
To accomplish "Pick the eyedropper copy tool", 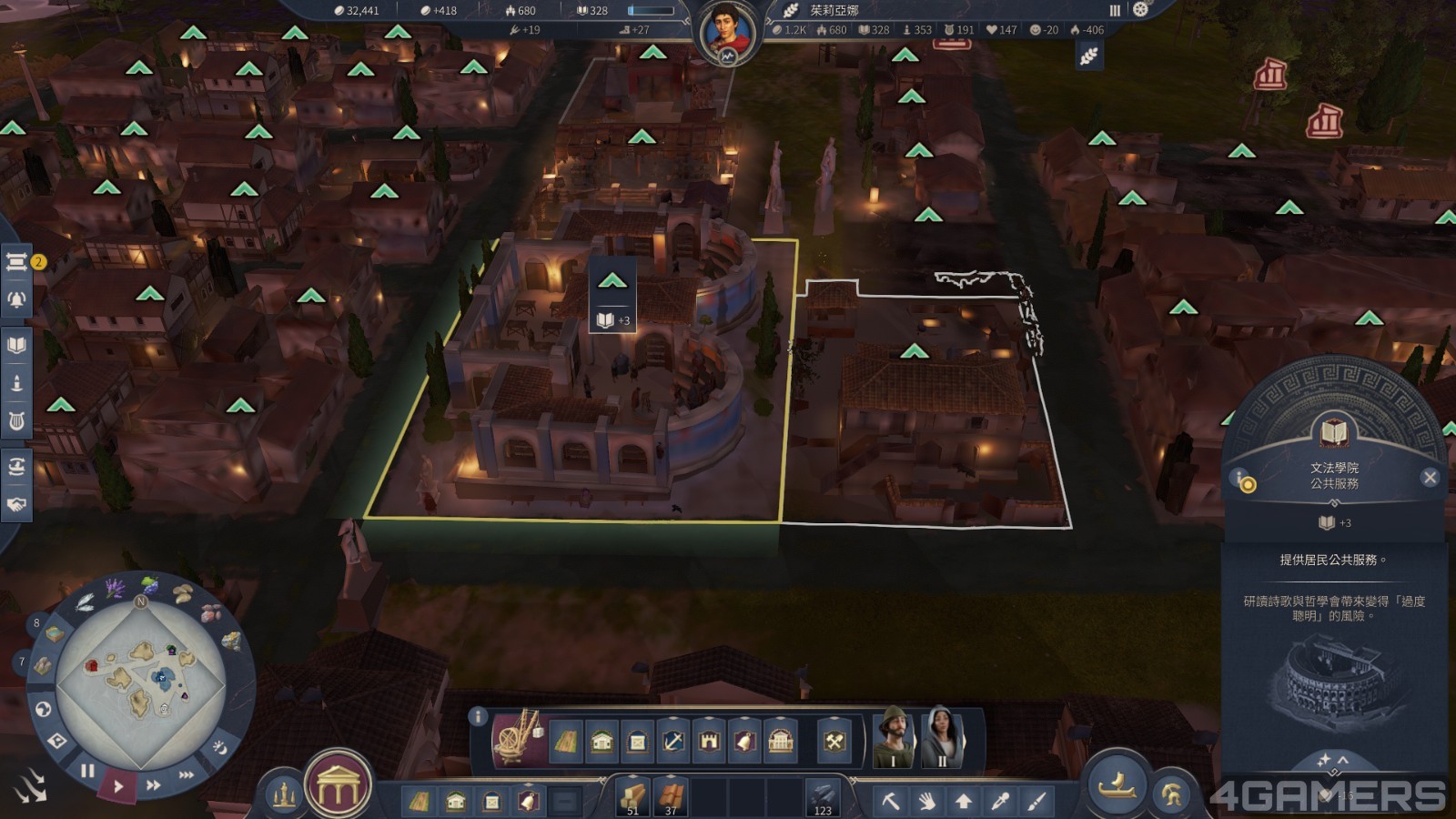I will coord(1000,801).
